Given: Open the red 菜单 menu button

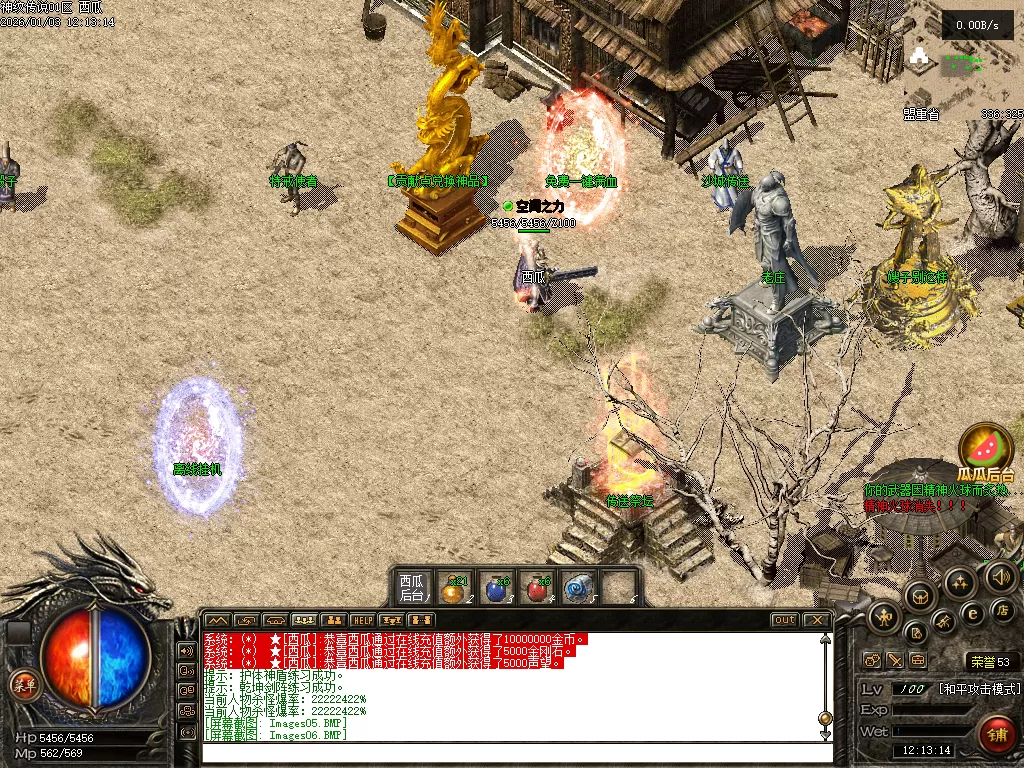Looking at the screenshot, I should [22, 685].
